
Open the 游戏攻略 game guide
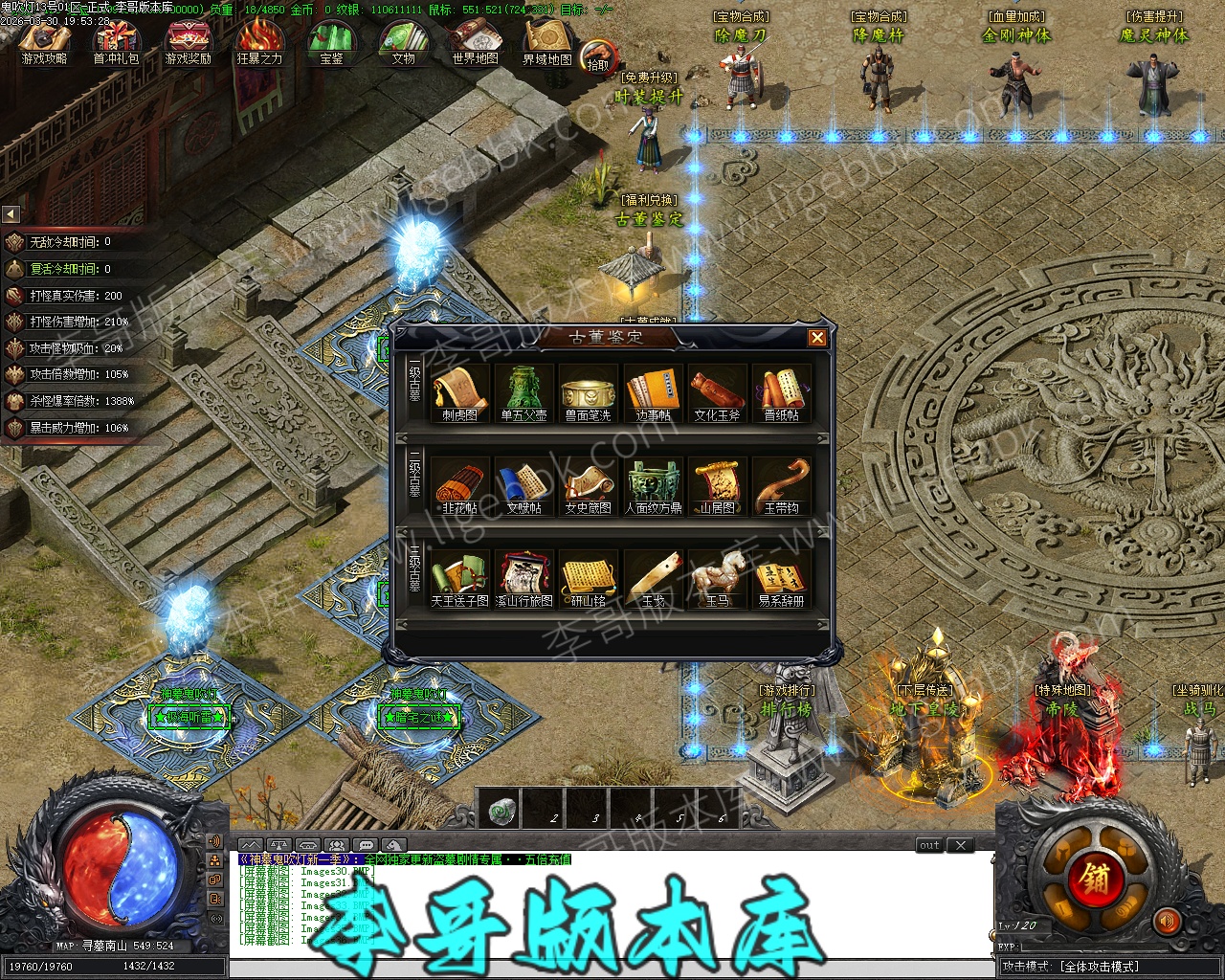click(44, 43)
